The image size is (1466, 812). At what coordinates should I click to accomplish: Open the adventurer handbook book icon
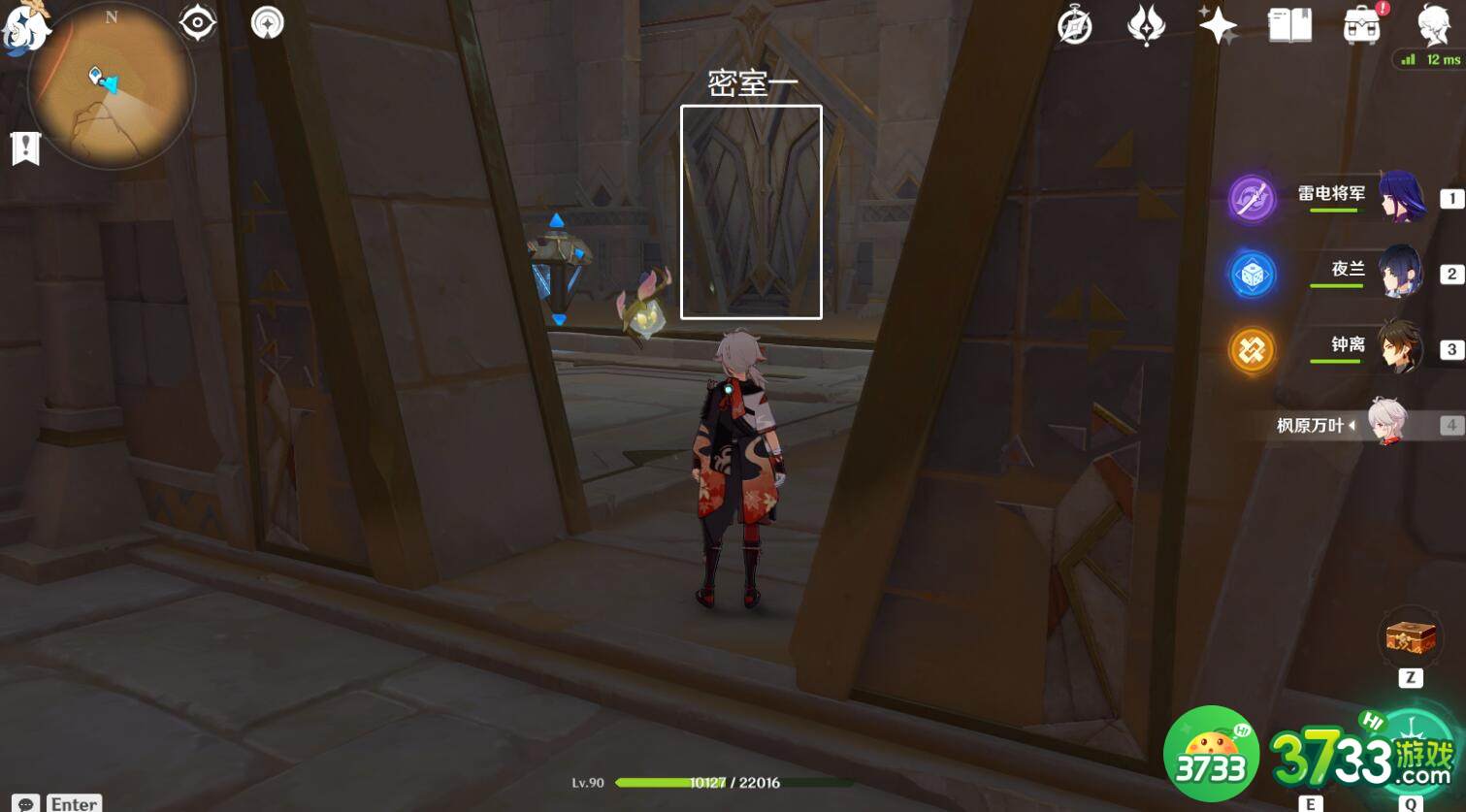point(1290,26)
